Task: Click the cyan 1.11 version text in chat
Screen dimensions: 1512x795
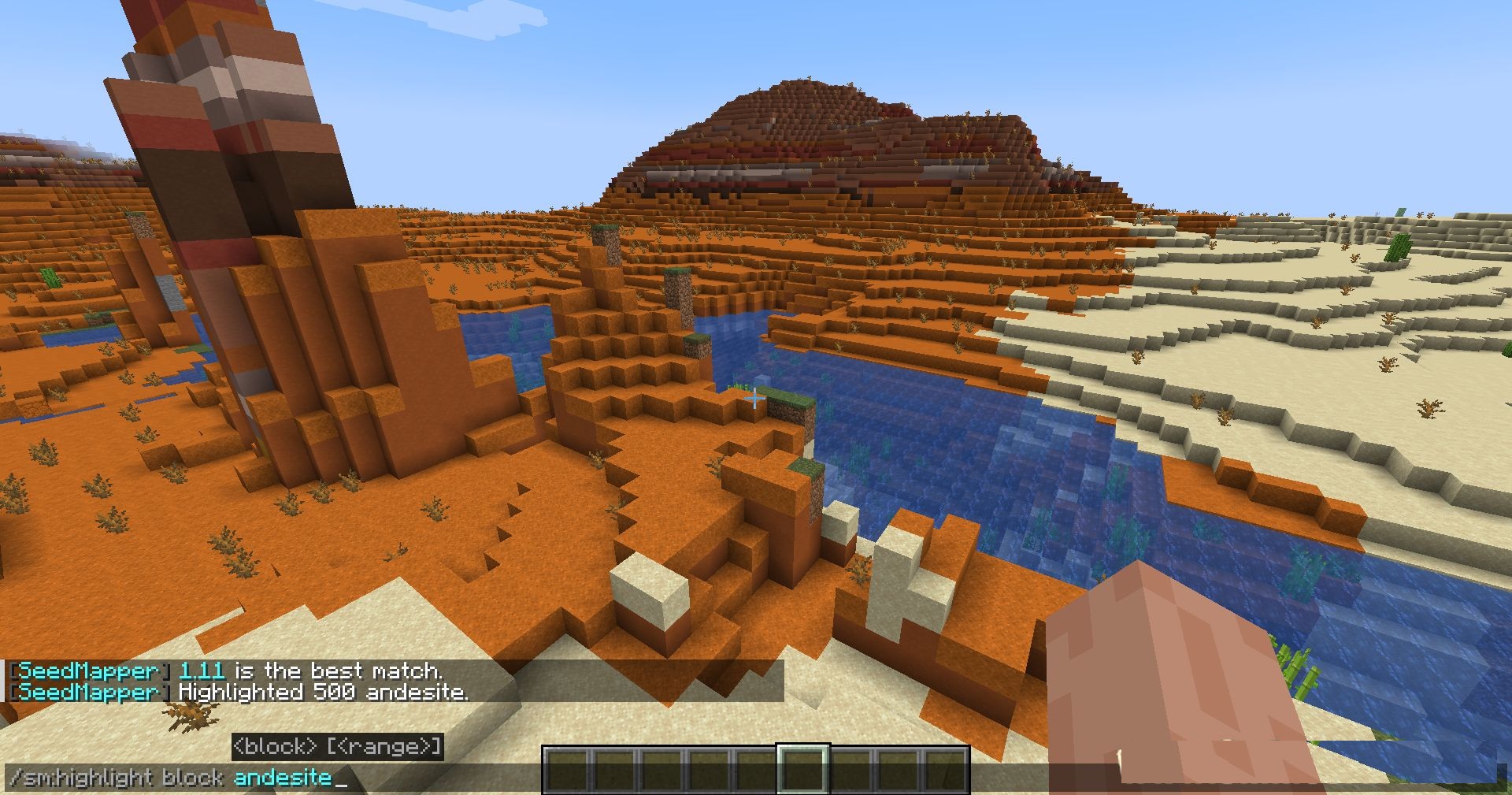Action: 202,671
